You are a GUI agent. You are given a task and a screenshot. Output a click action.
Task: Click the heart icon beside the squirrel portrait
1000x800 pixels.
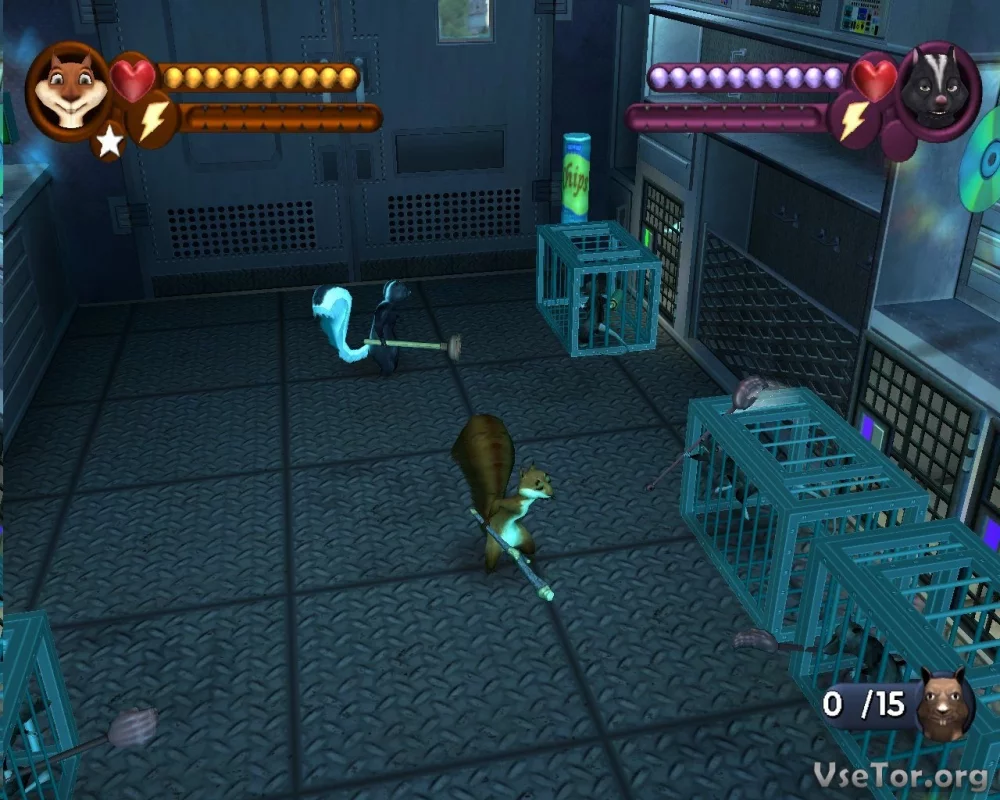[x=132, y=79]
